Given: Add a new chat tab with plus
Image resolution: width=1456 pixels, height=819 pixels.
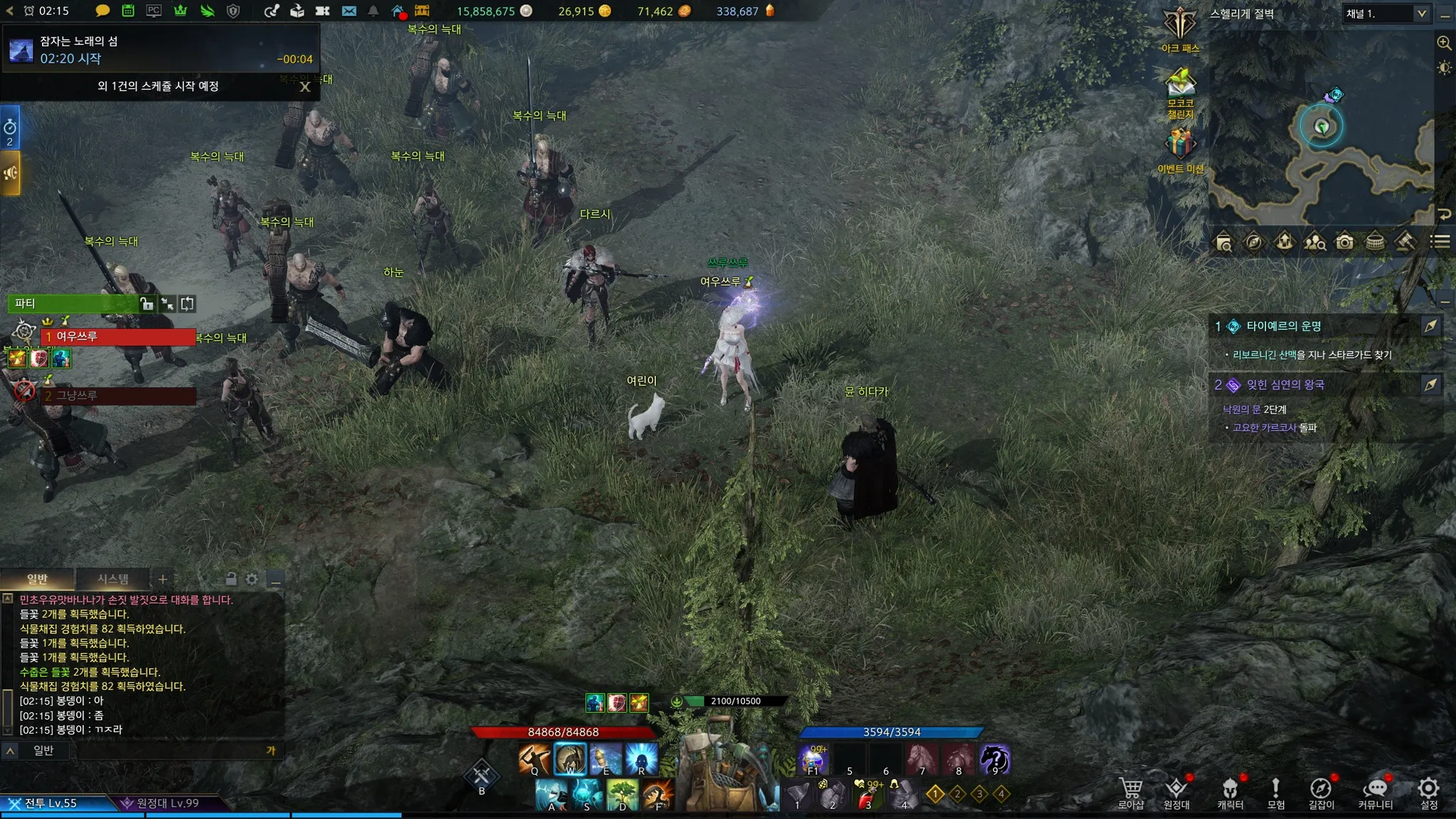Looking at the screenshot, I should pyautogui.click(x=163, y=579).
